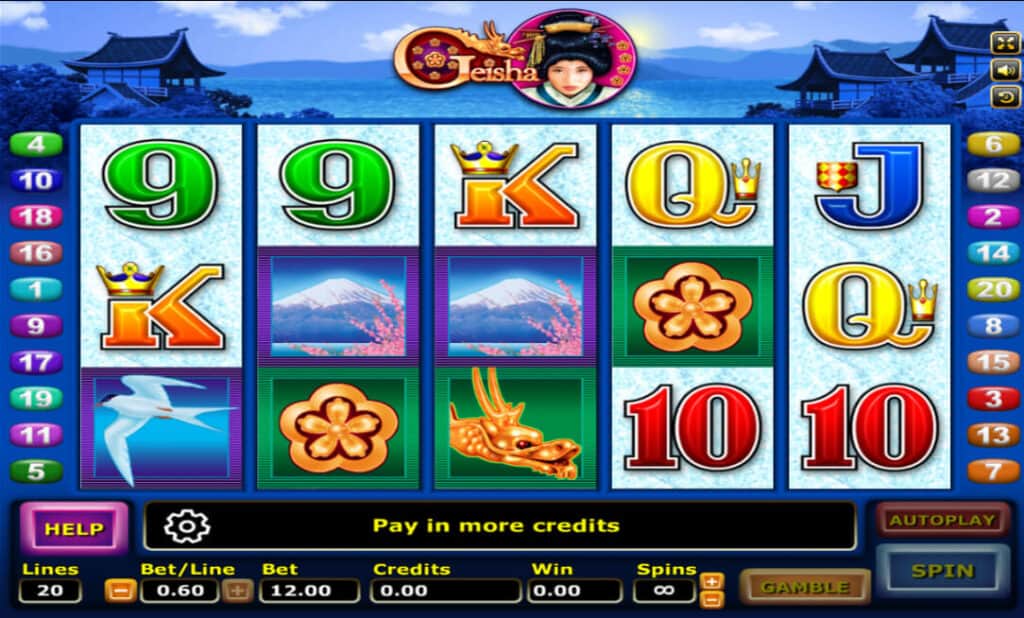Screen dimensions: 1024x618
Task: Increase the Spins count with the plus button
Action: [x=711, y=581]
